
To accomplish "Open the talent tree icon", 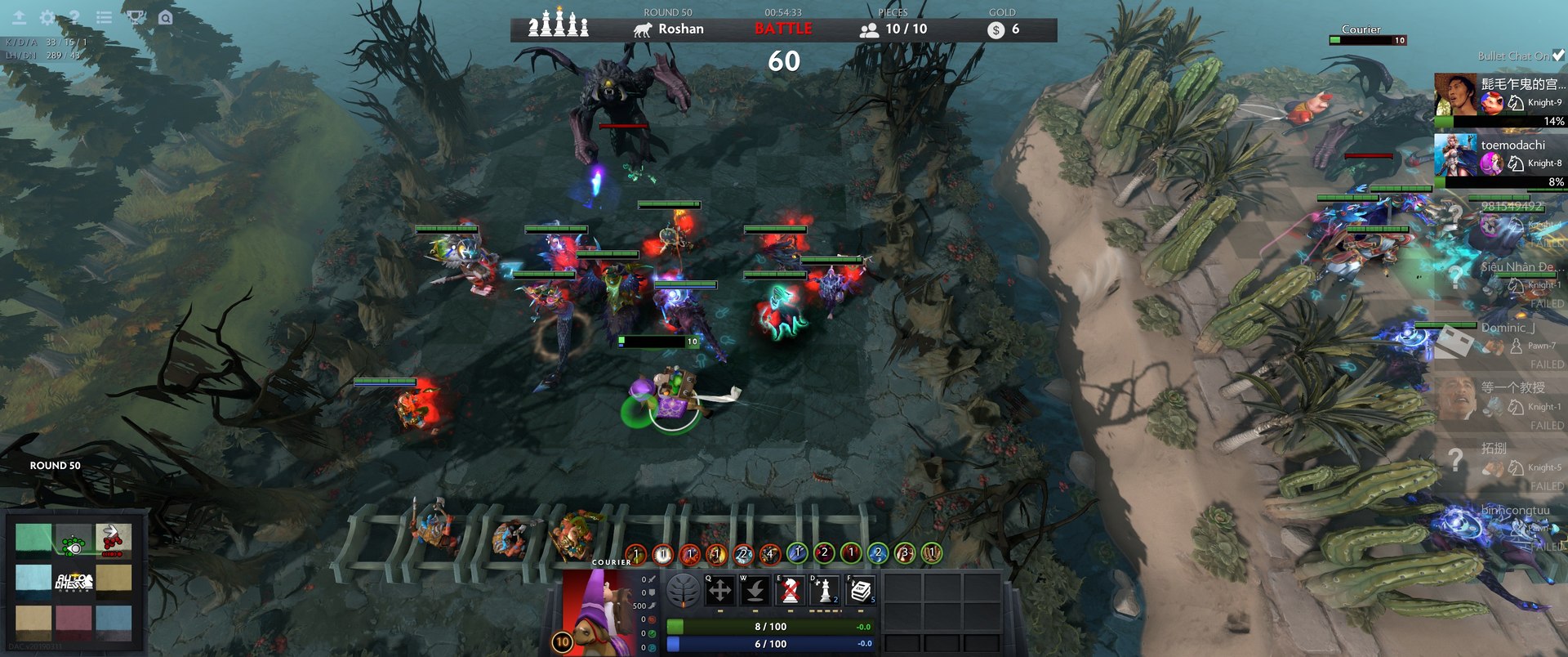I will (684, 591).
